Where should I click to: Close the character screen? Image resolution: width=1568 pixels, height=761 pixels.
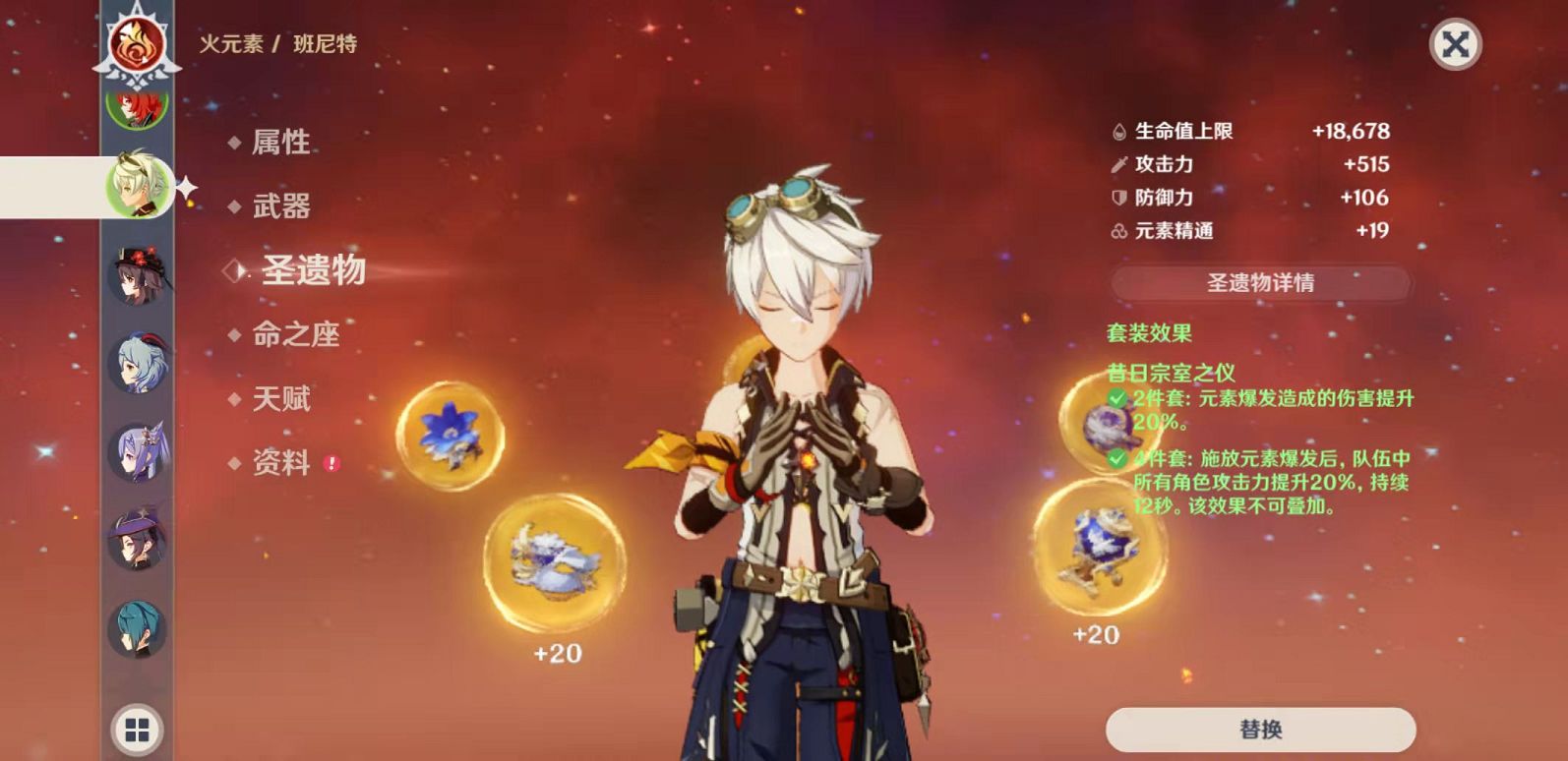pyautogui.click(x=1455, y=44)
